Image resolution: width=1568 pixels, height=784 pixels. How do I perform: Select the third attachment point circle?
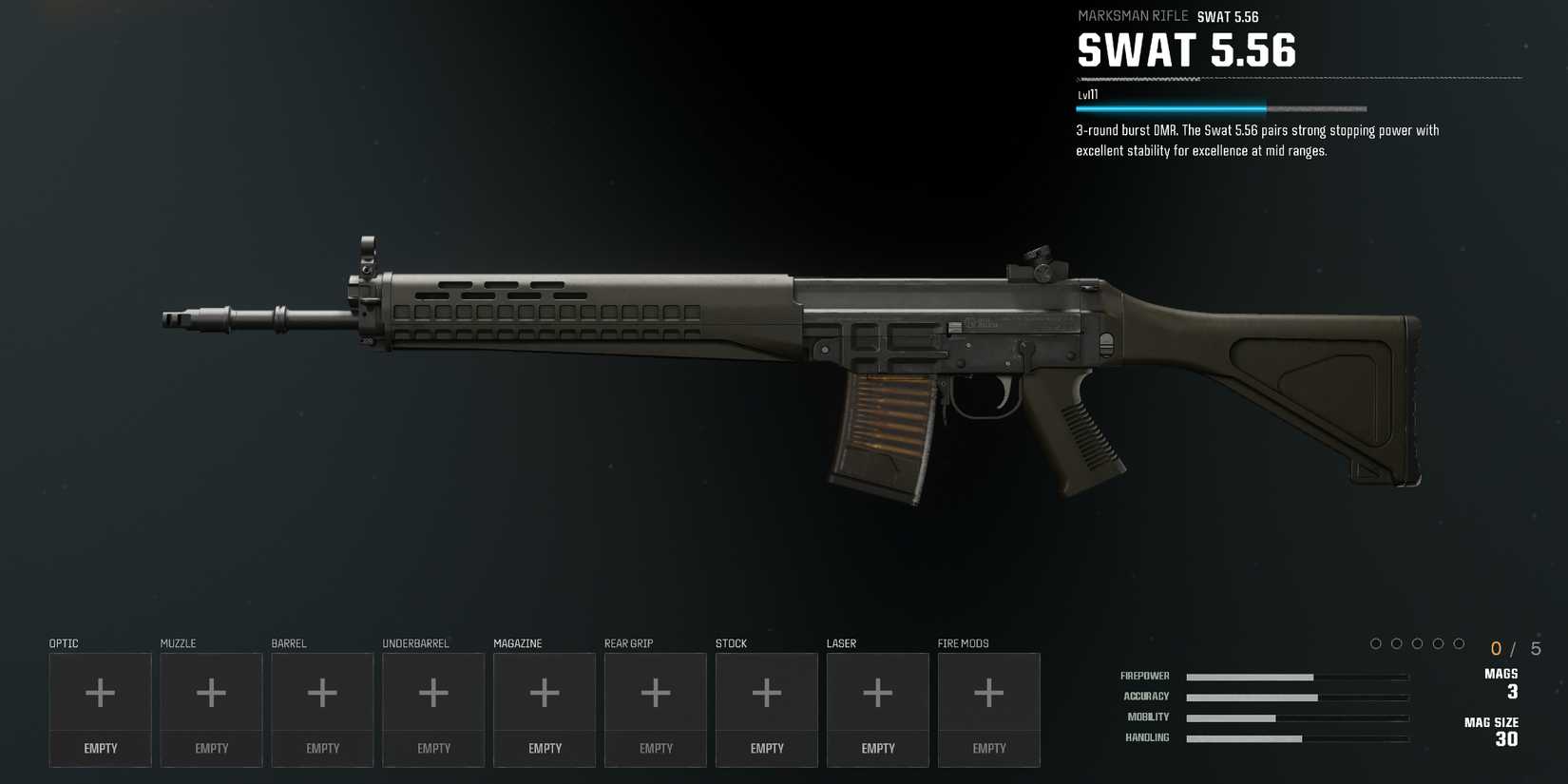coord(1418,643)
